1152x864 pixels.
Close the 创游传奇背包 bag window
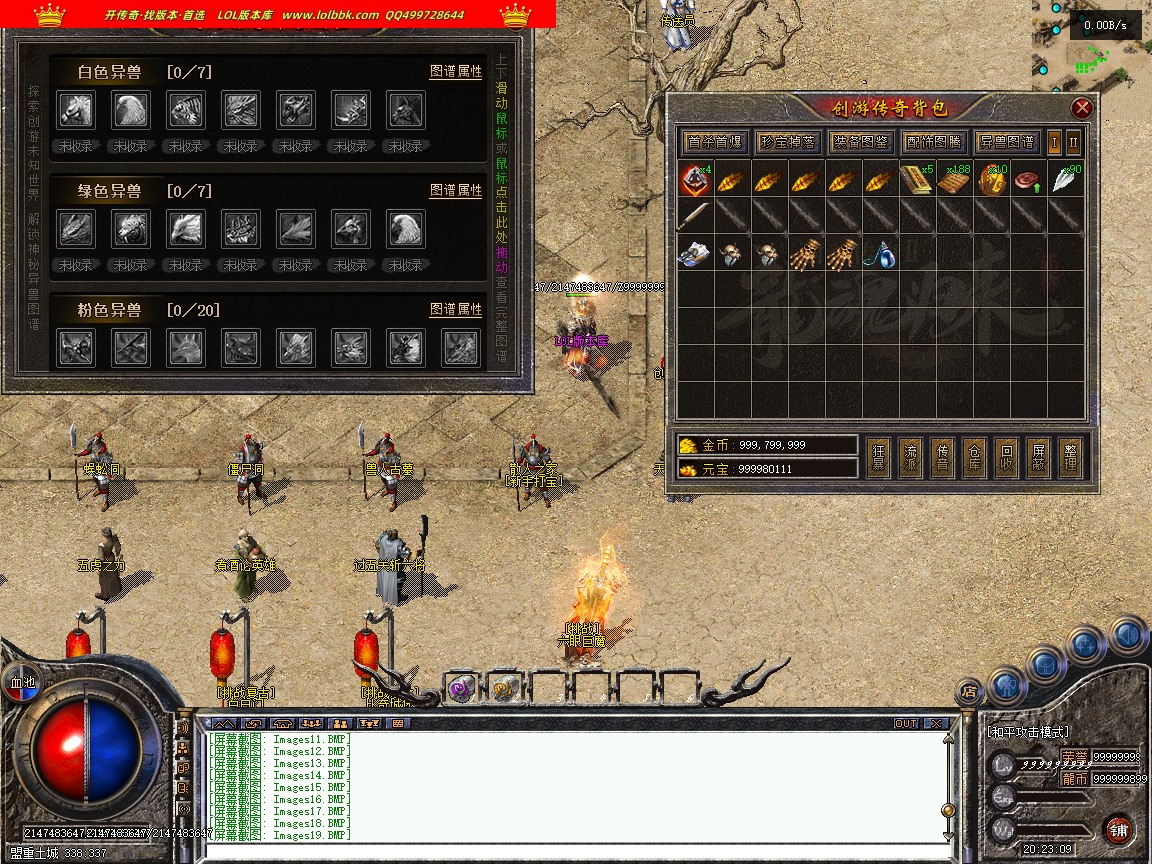coord(1081,108)
